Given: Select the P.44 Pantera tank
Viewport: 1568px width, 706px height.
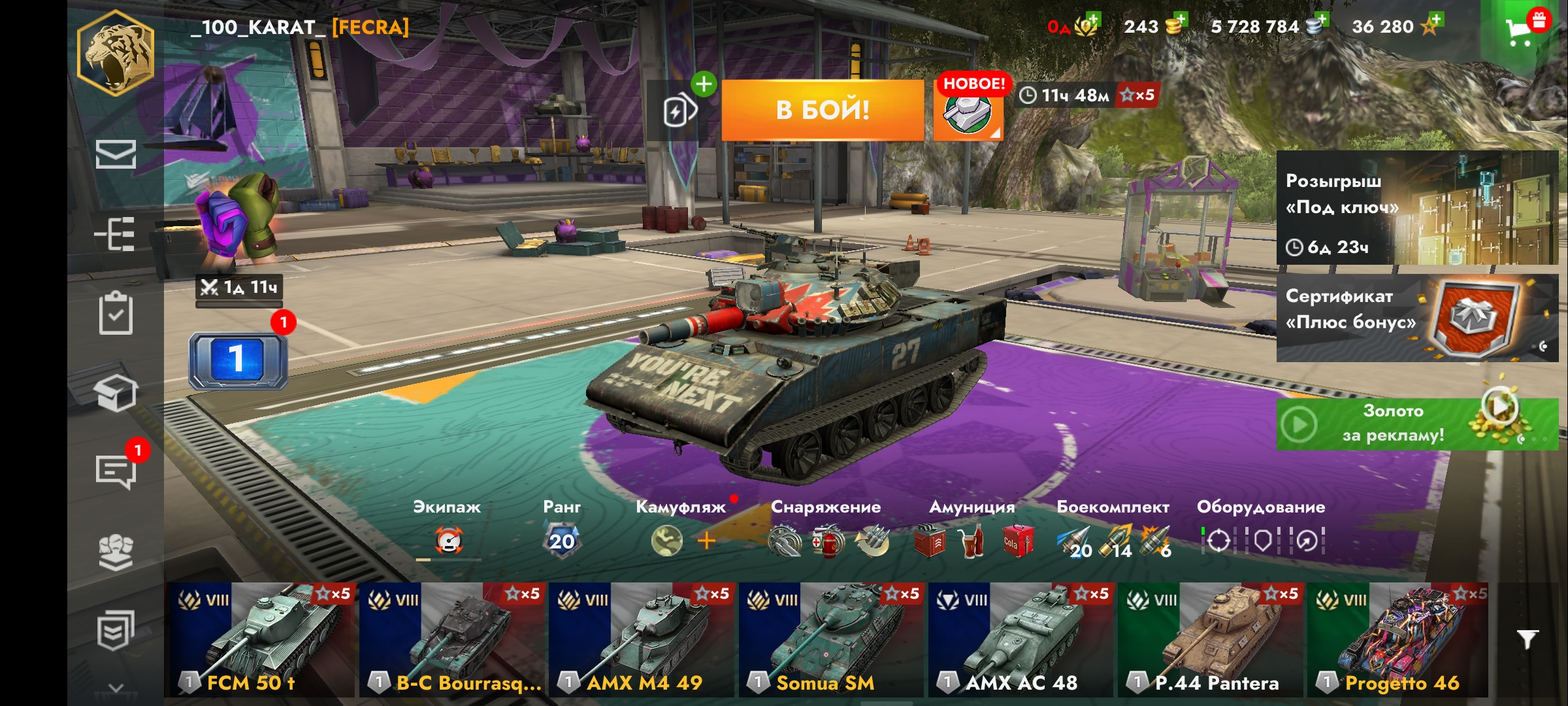Looking at the screenshot, I should click(1212, 639).
